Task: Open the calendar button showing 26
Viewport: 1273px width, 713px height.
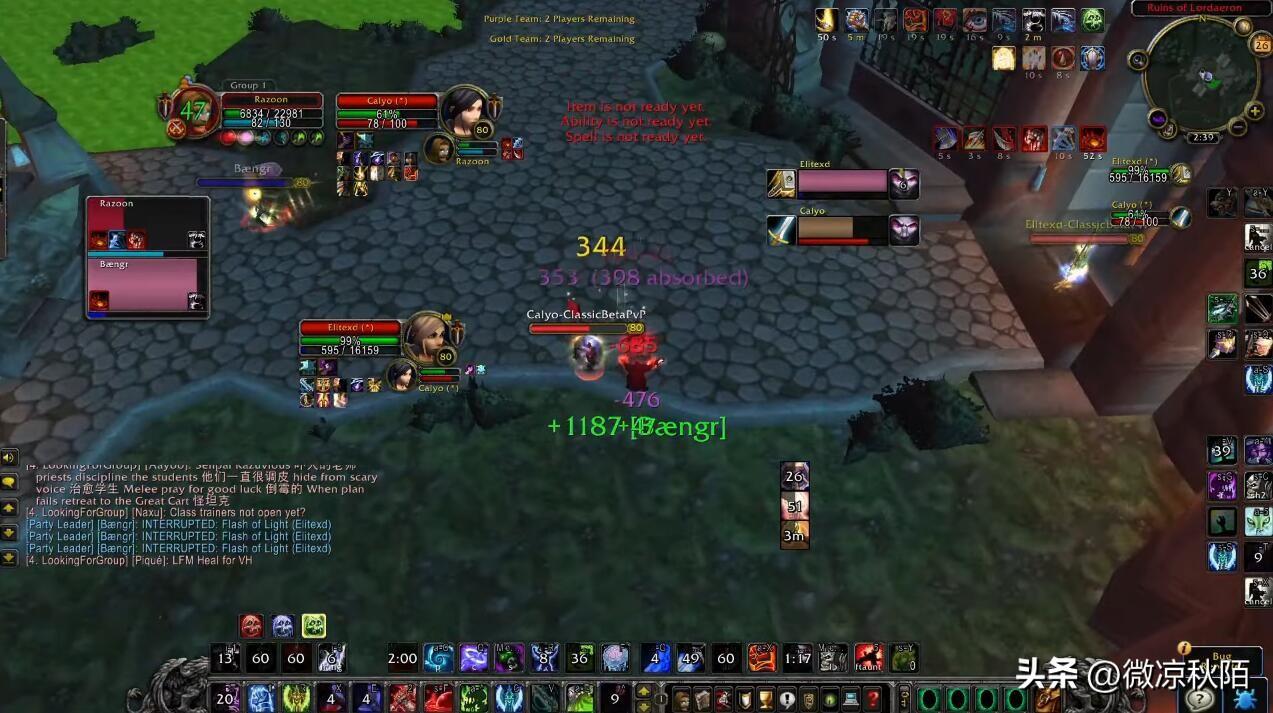Action: pyautogui.click(x=1260, y=45)
